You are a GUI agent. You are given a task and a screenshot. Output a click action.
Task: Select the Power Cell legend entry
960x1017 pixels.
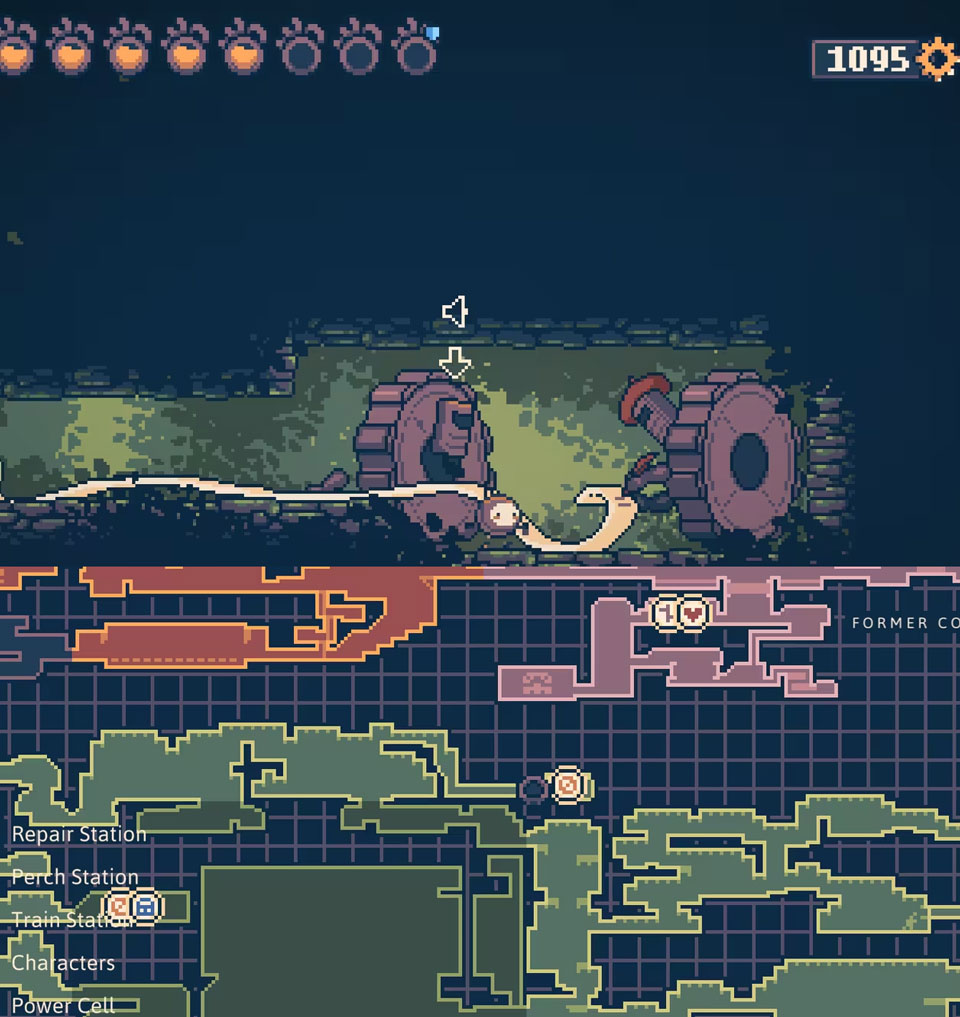tap(63, 1005)
